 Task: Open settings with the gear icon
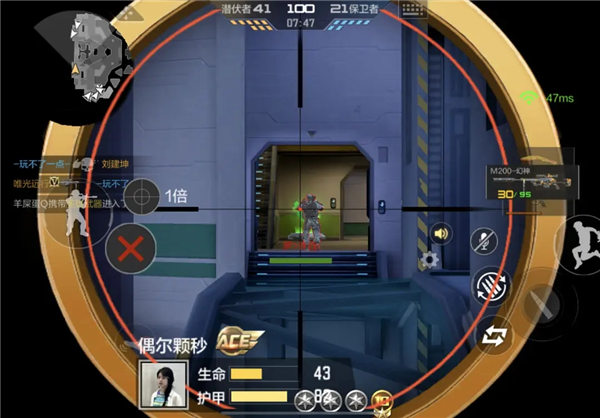[x=430, y=260]
